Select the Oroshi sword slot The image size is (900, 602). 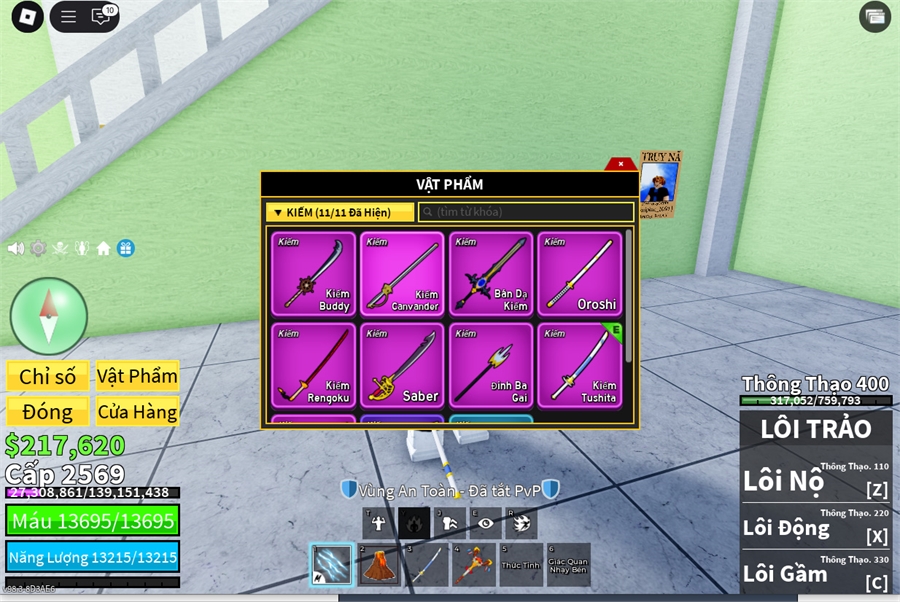579,274
